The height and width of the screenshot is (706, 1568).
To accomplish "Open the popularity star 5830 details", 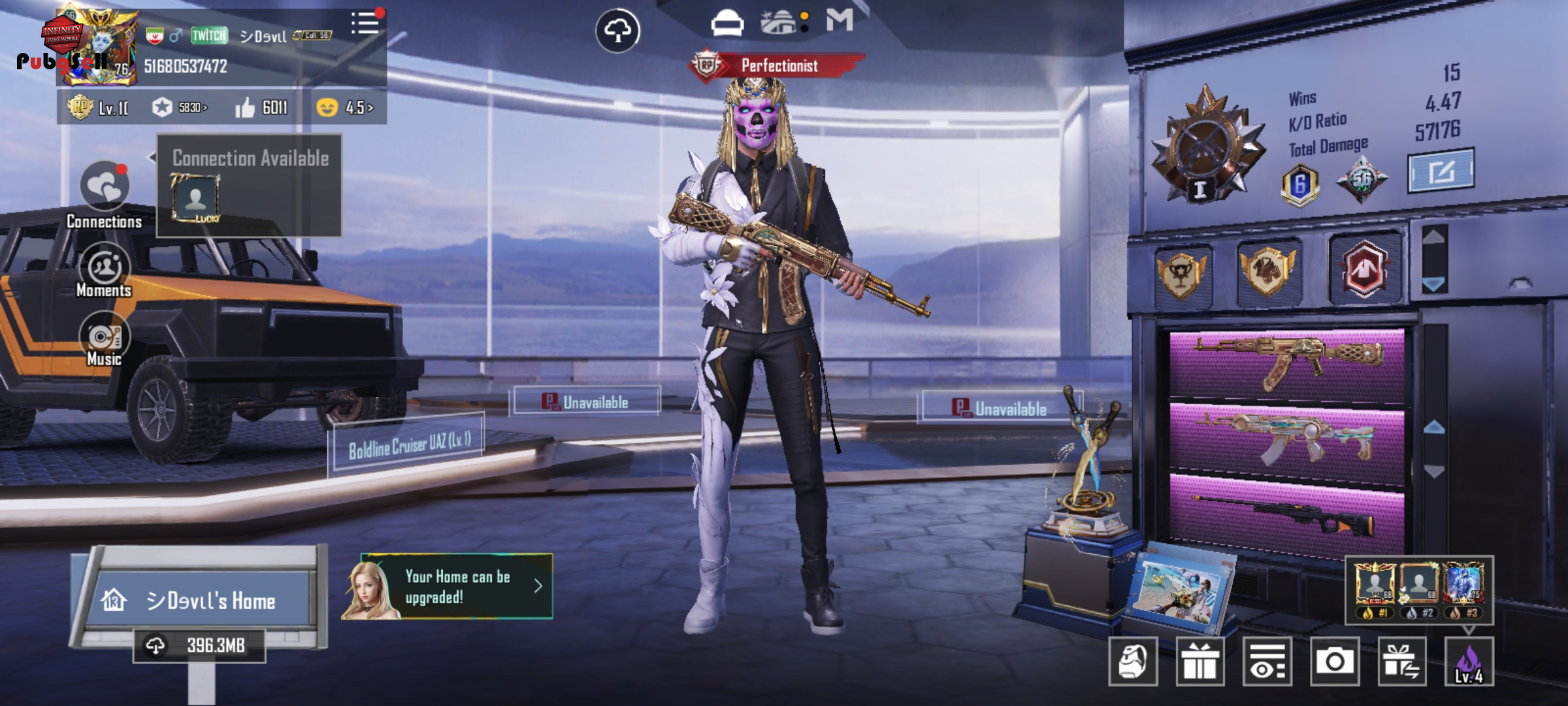I will pos(180,107).
